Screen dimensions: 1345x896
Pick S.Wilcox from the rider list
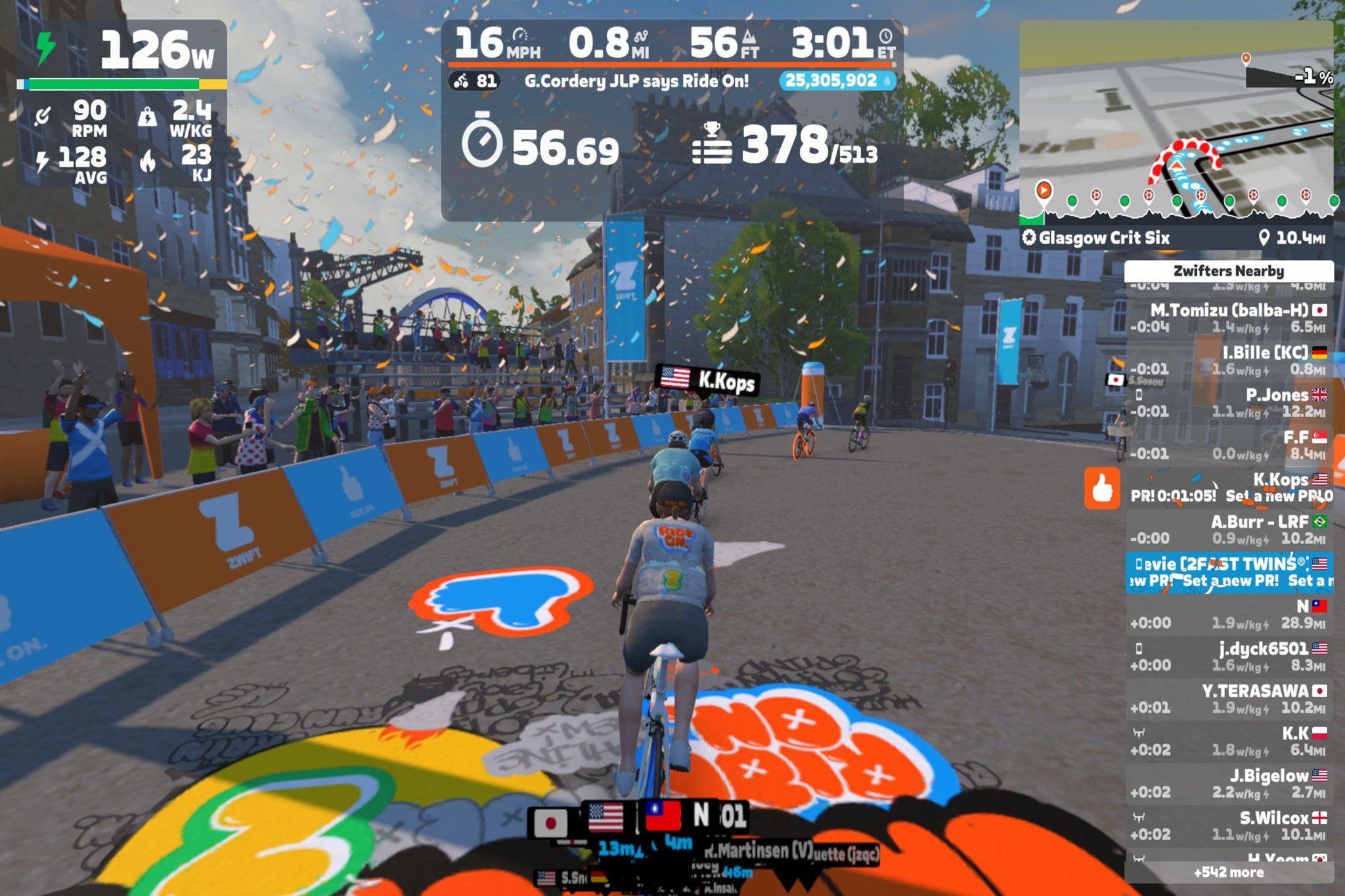point(1228,826)
